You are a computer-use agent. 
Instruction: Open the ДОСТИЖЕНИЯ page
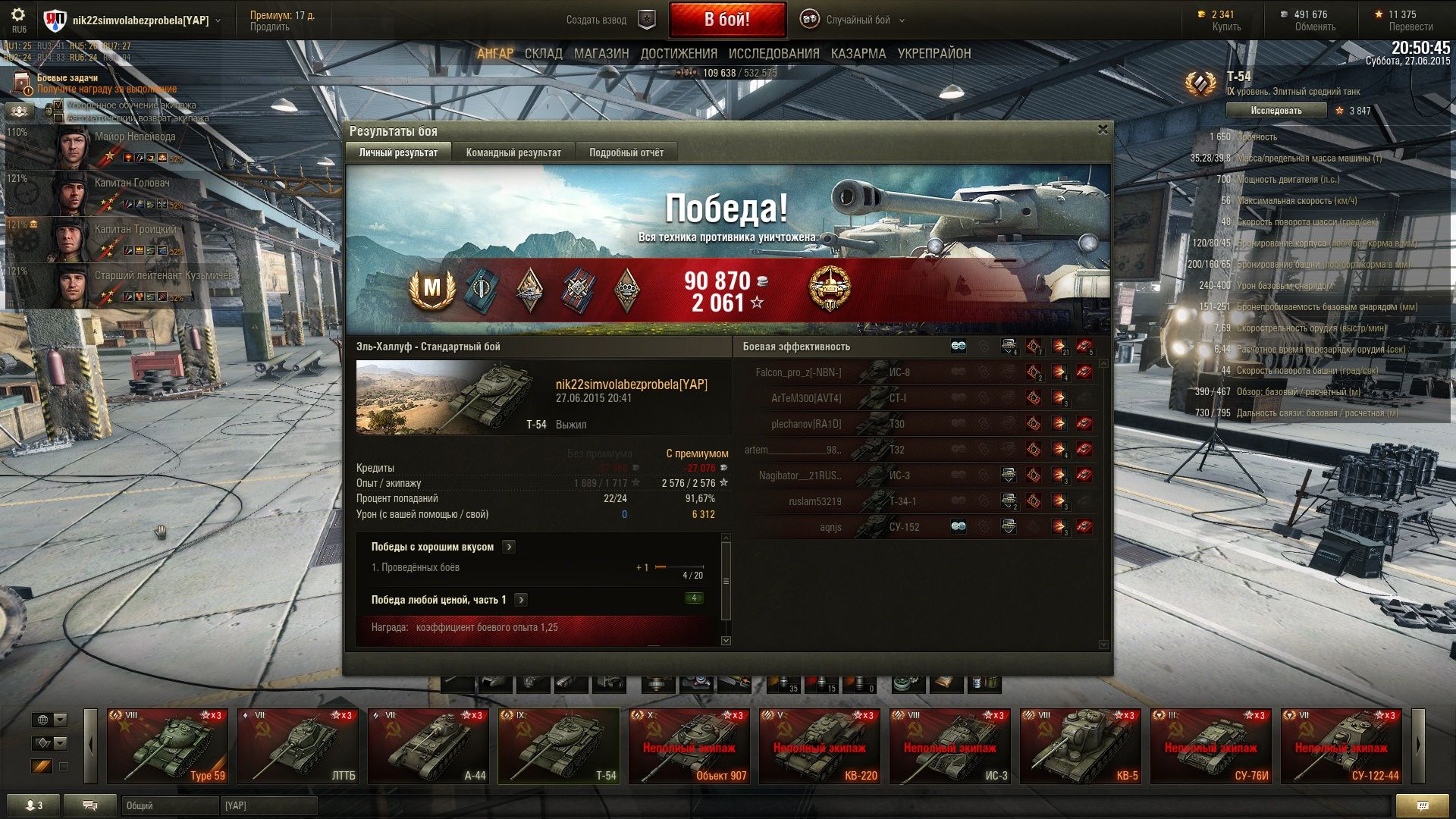[x=678, y=54]
